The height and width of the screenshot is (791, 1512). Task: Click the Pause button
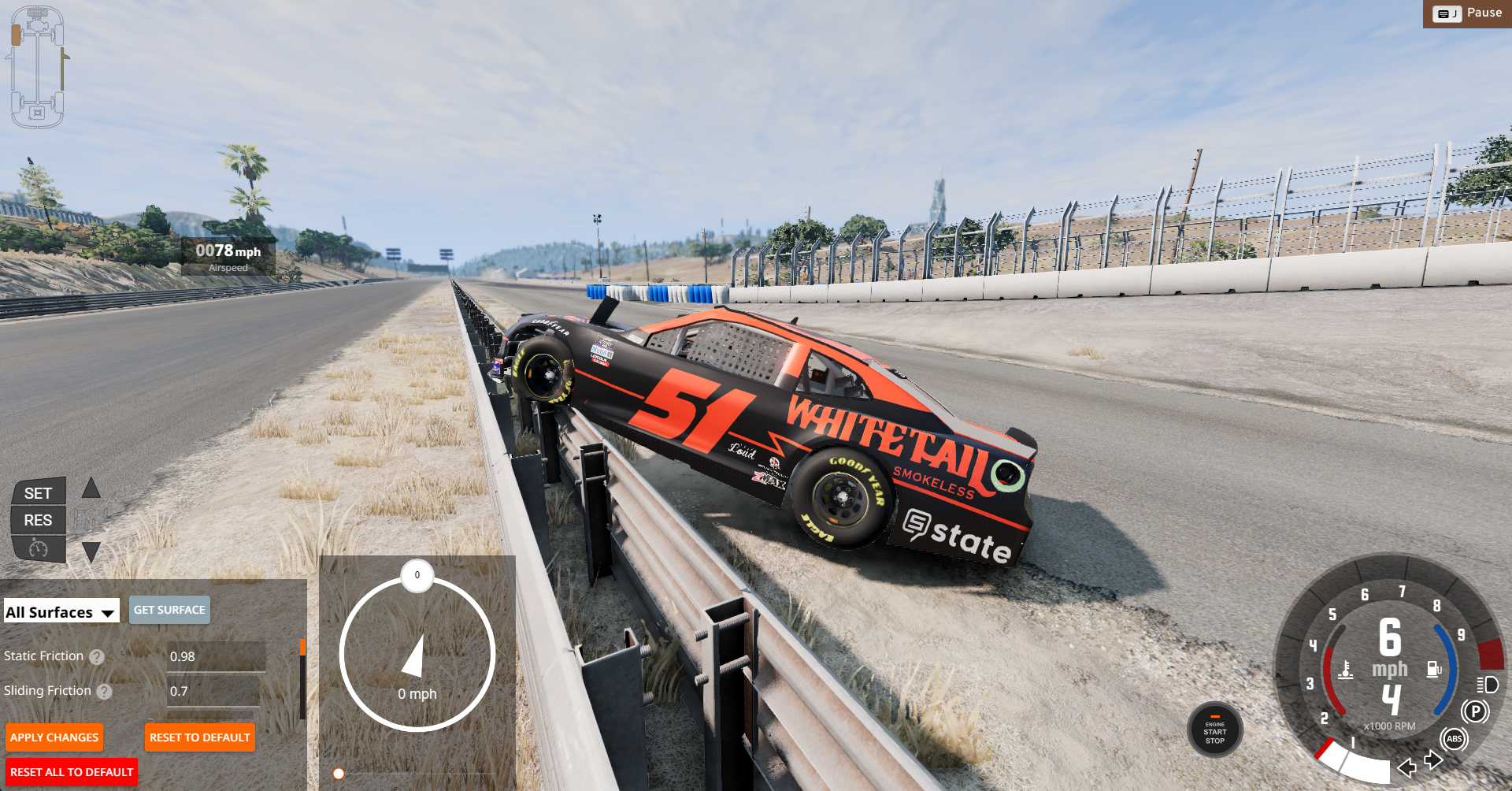pyautogui.click(x=1468, y=13)
